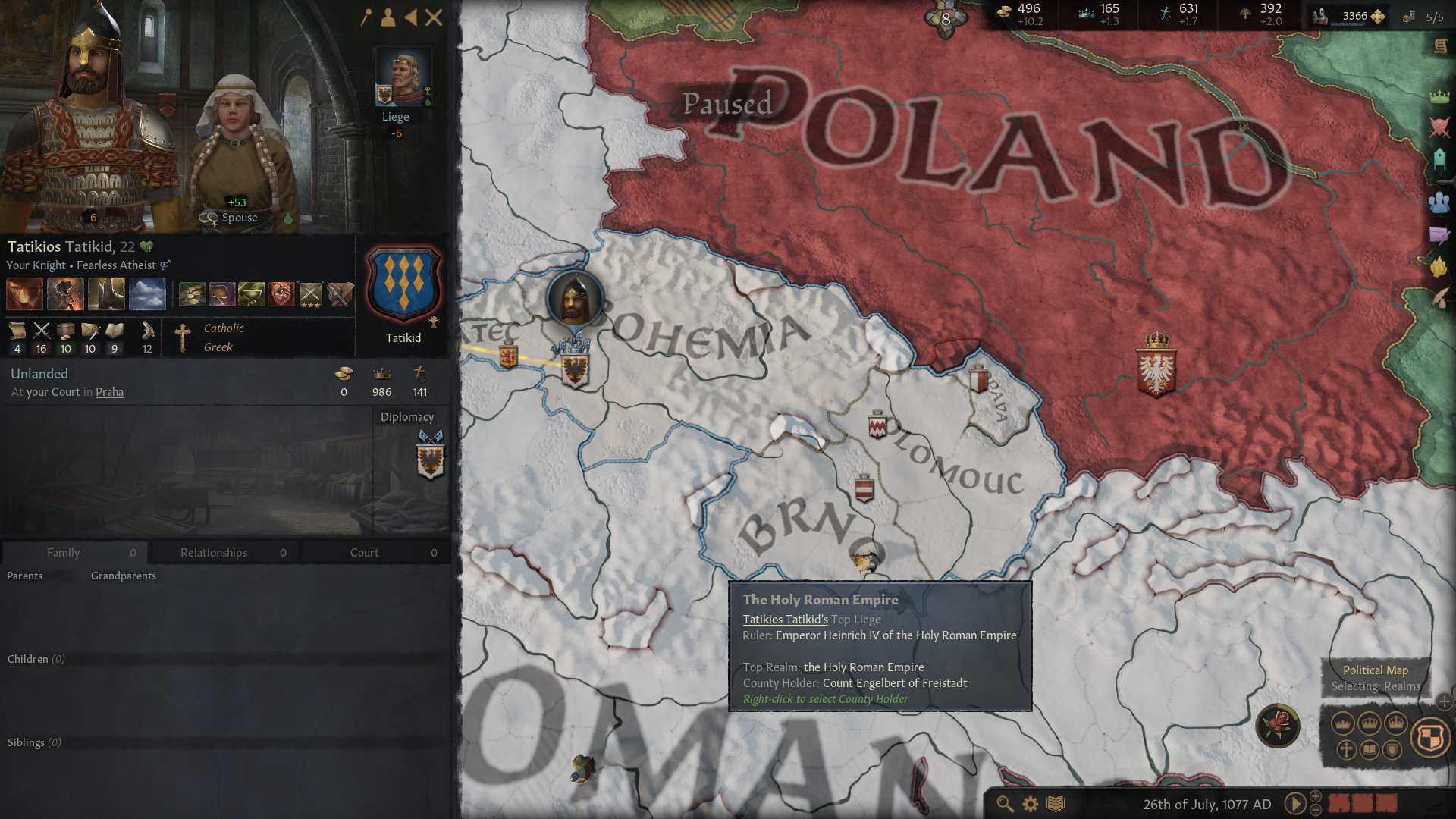Open Praha court link in character panel

coord(109,392)
